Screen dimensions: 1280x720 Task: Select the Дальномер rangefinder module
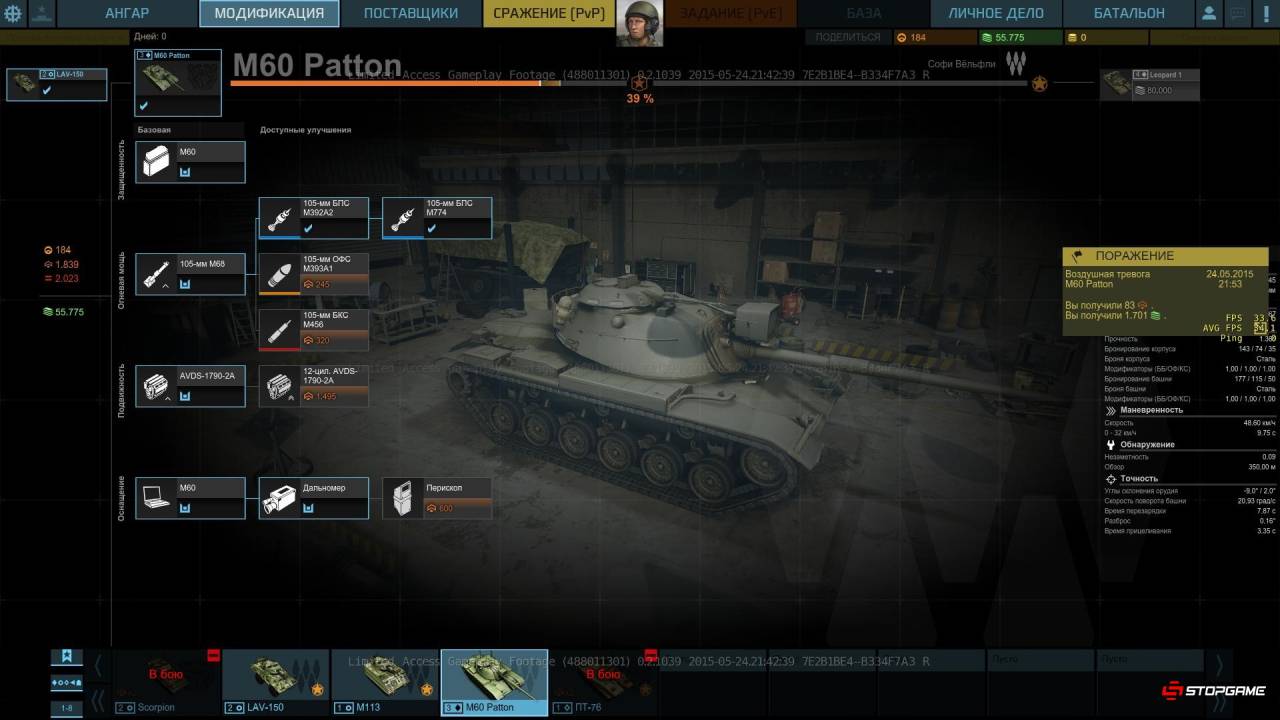pyautogui.click(x=313, y=498)
